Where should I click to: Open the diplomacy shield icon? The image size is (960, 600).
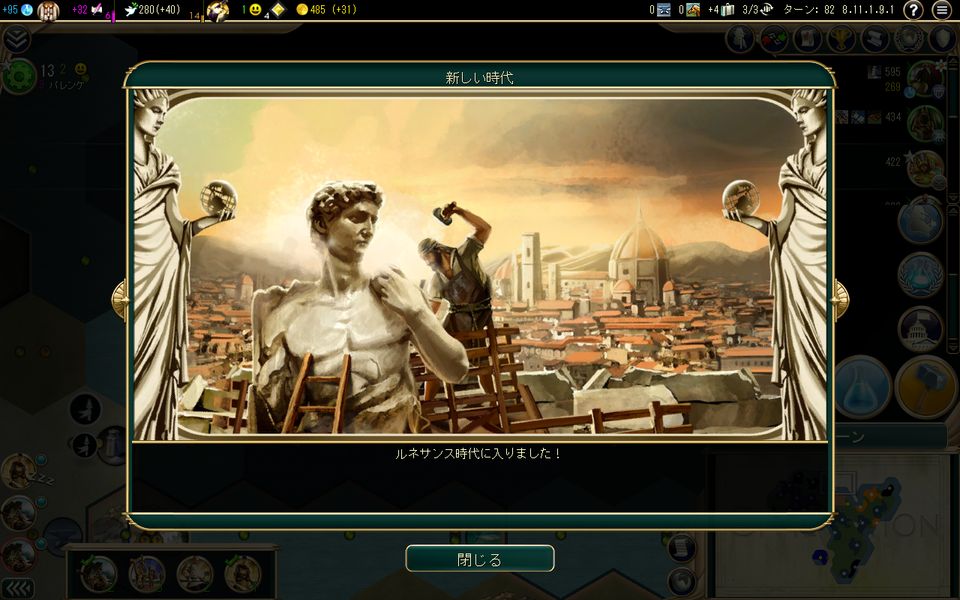point(941,39)
